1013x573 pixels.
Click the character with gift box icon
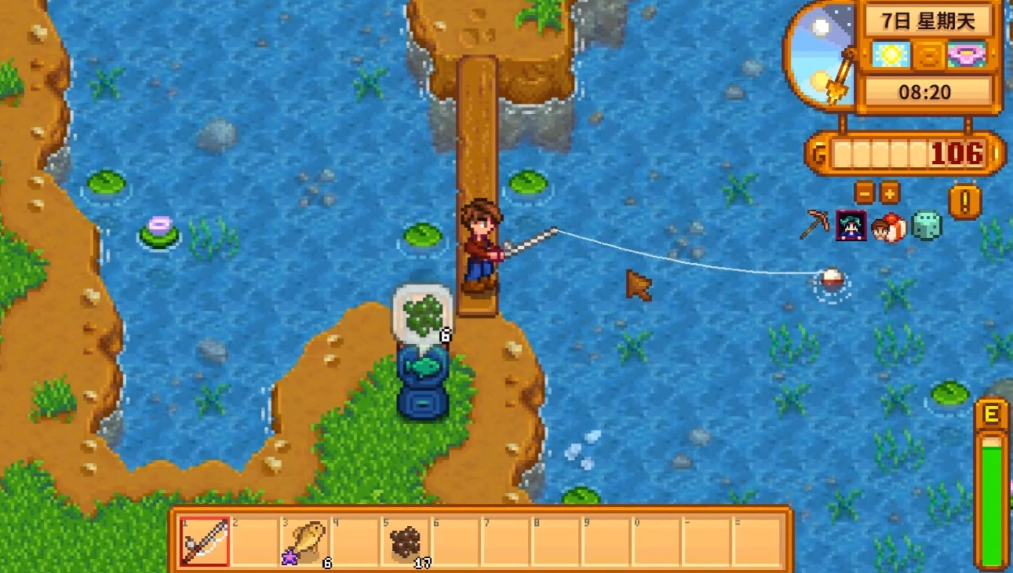pyautogui.click(x=888, y=226)
